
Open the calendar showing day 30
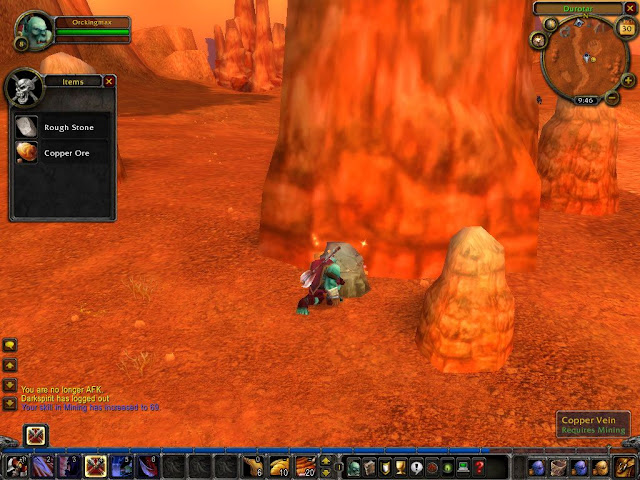[627, 29]
